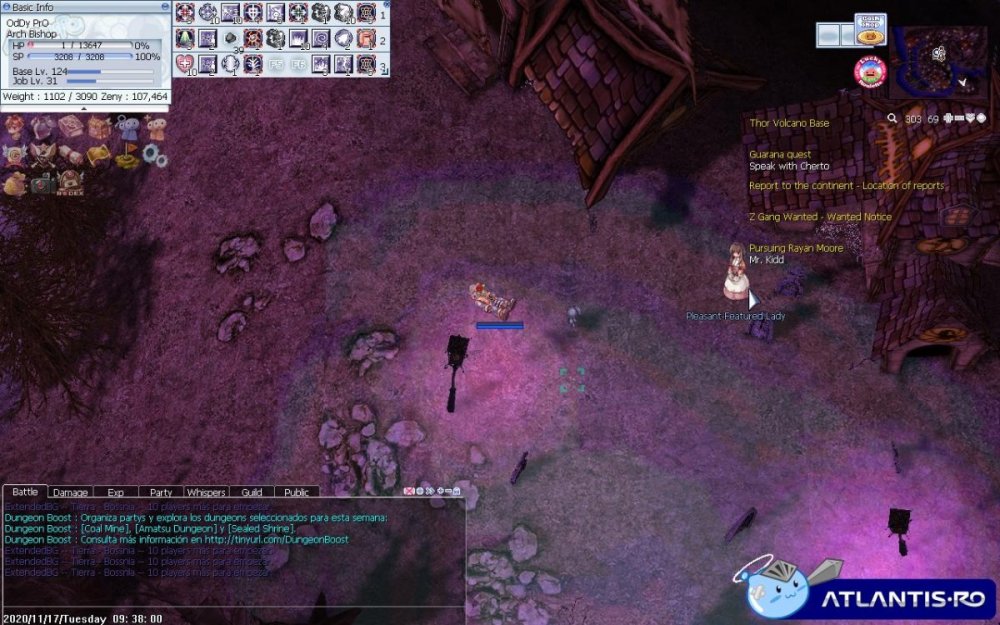Switch to the Damage chat tab

[70, 492]
